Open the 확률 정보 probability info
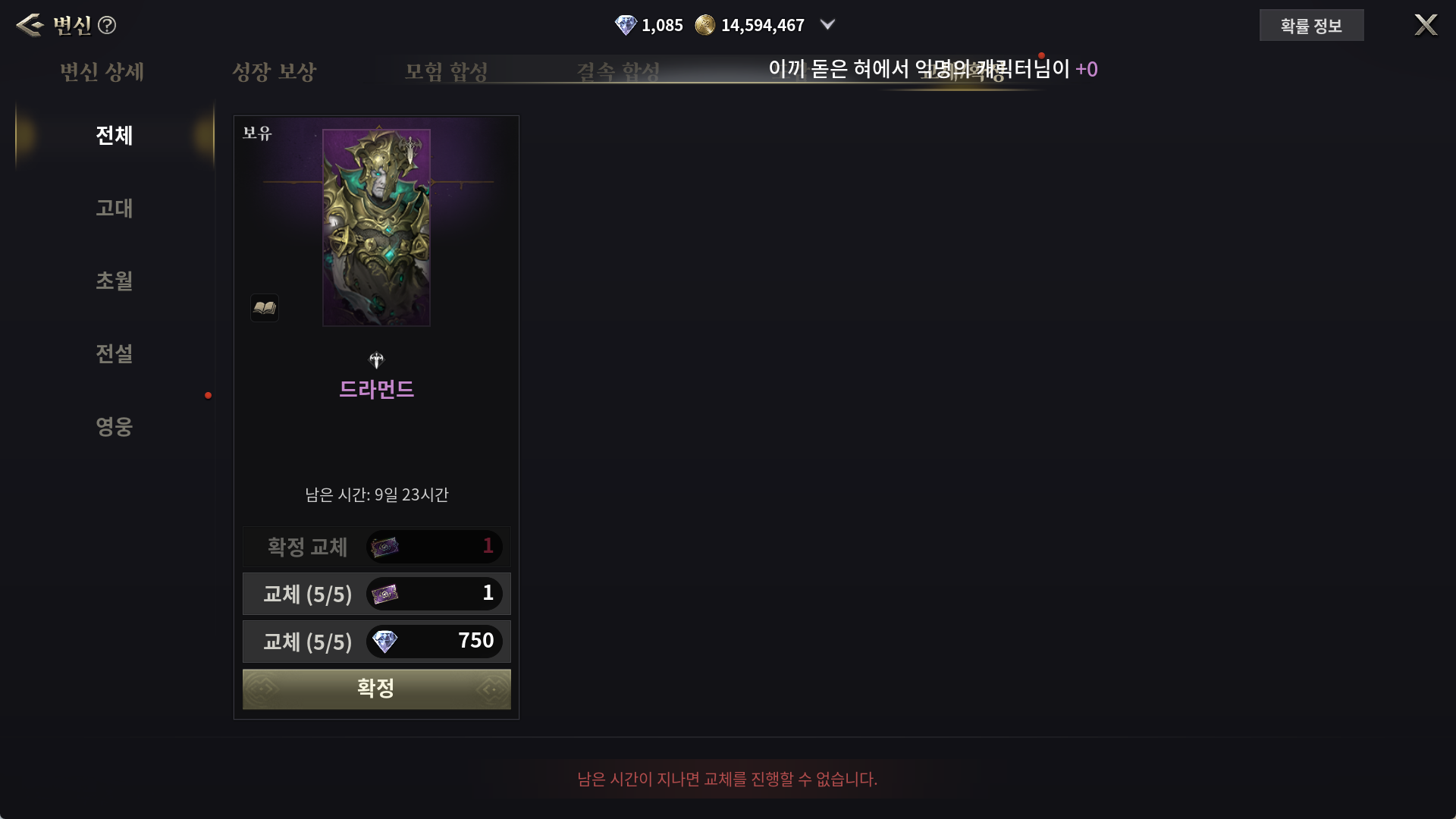1456x819 pixels. [x=1311, y=26]
